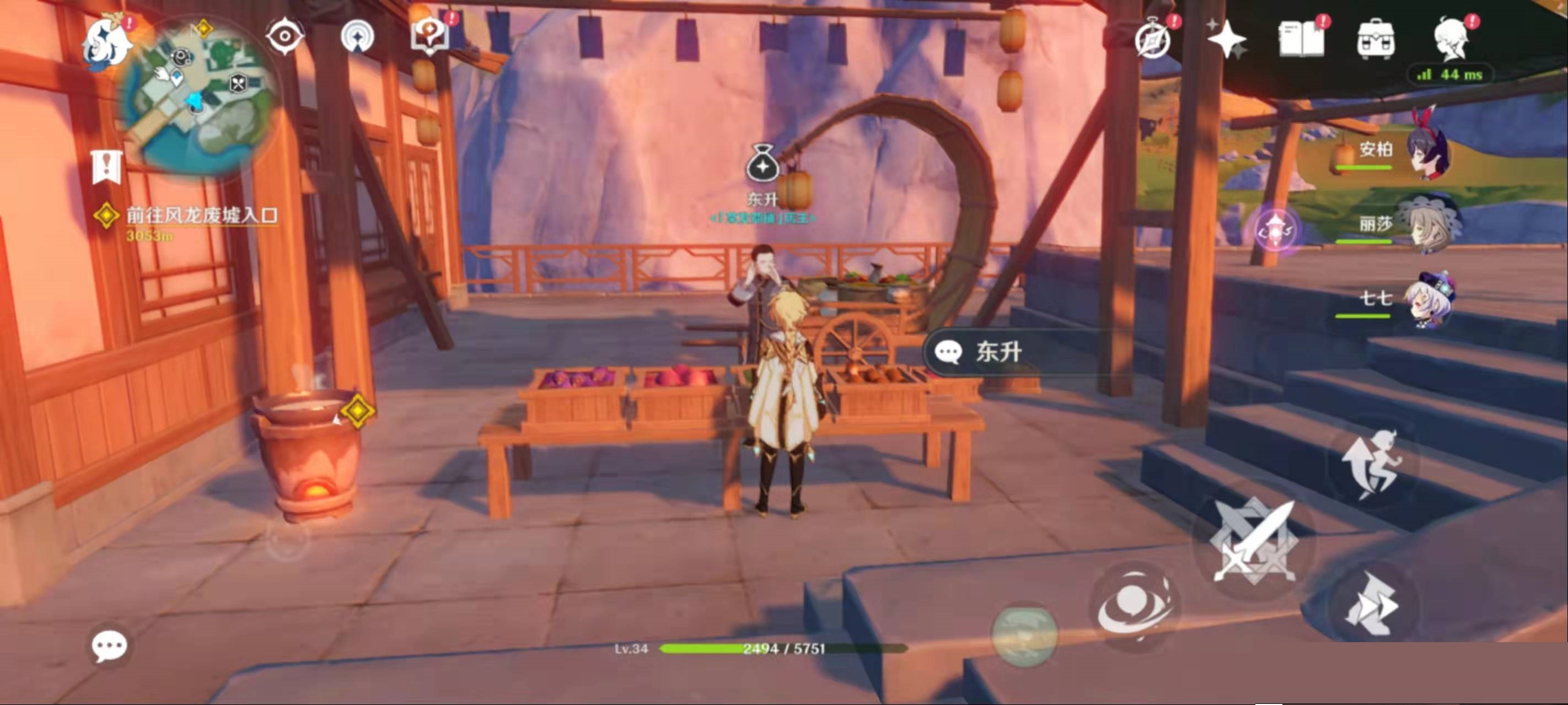Talk to 东升 via dialogue prompt
The image size is (1568, 705).
click(x=998, y=352)
